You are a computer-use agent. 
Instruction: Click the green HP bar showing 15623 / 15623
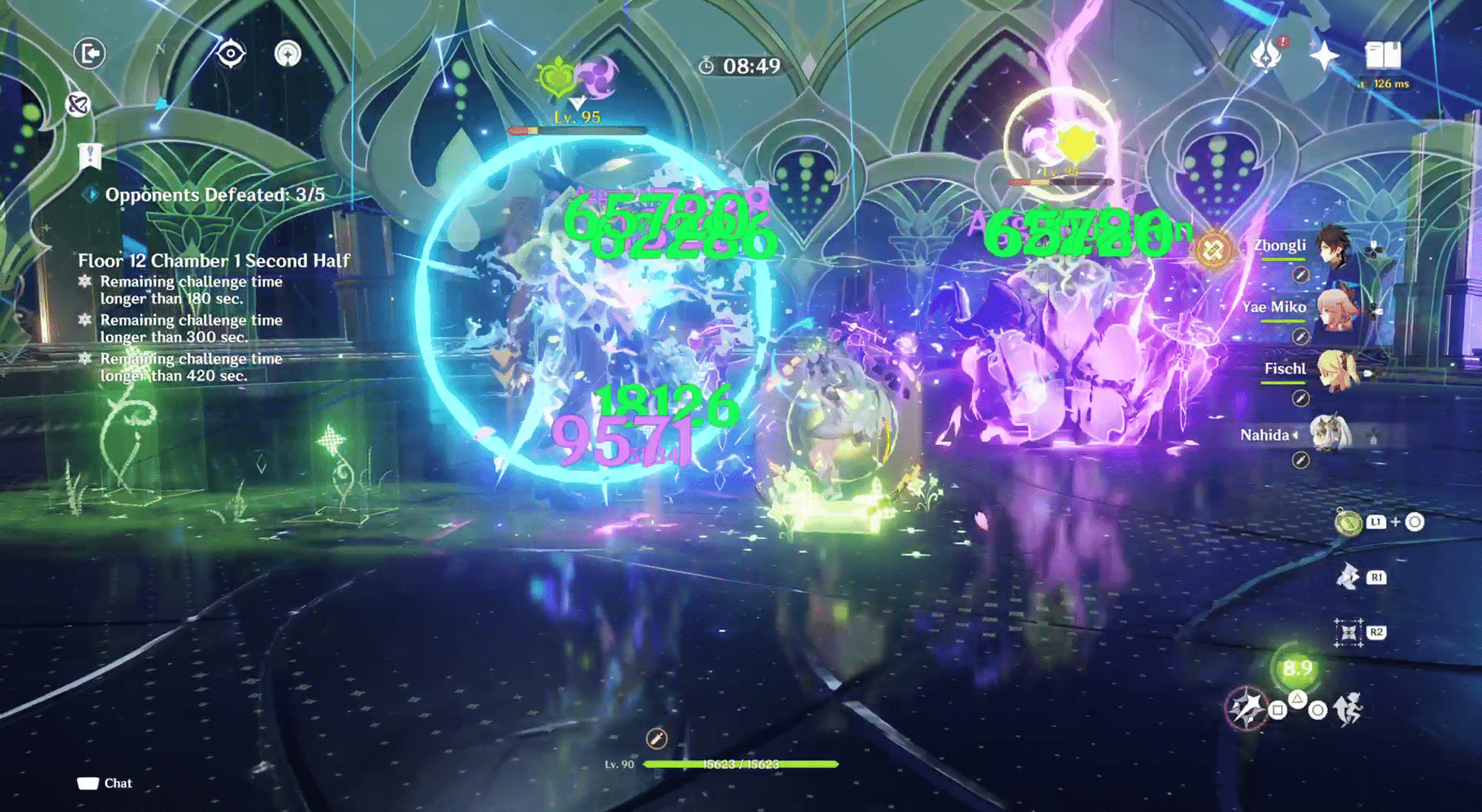tap(739, 764)
